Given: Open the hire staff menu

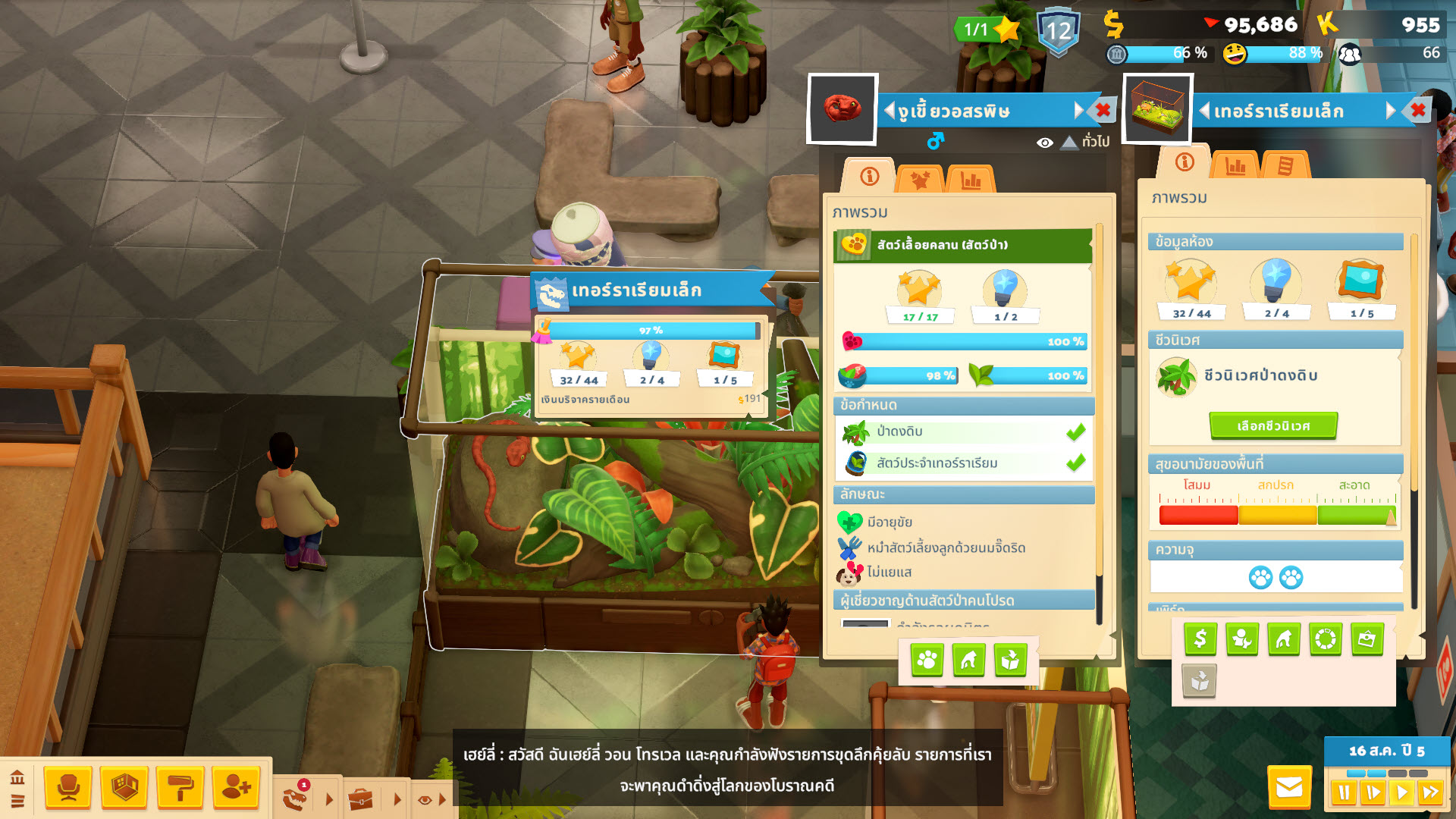Looking at the screenshot, I should pyautogui.click(x=236, y=788).
